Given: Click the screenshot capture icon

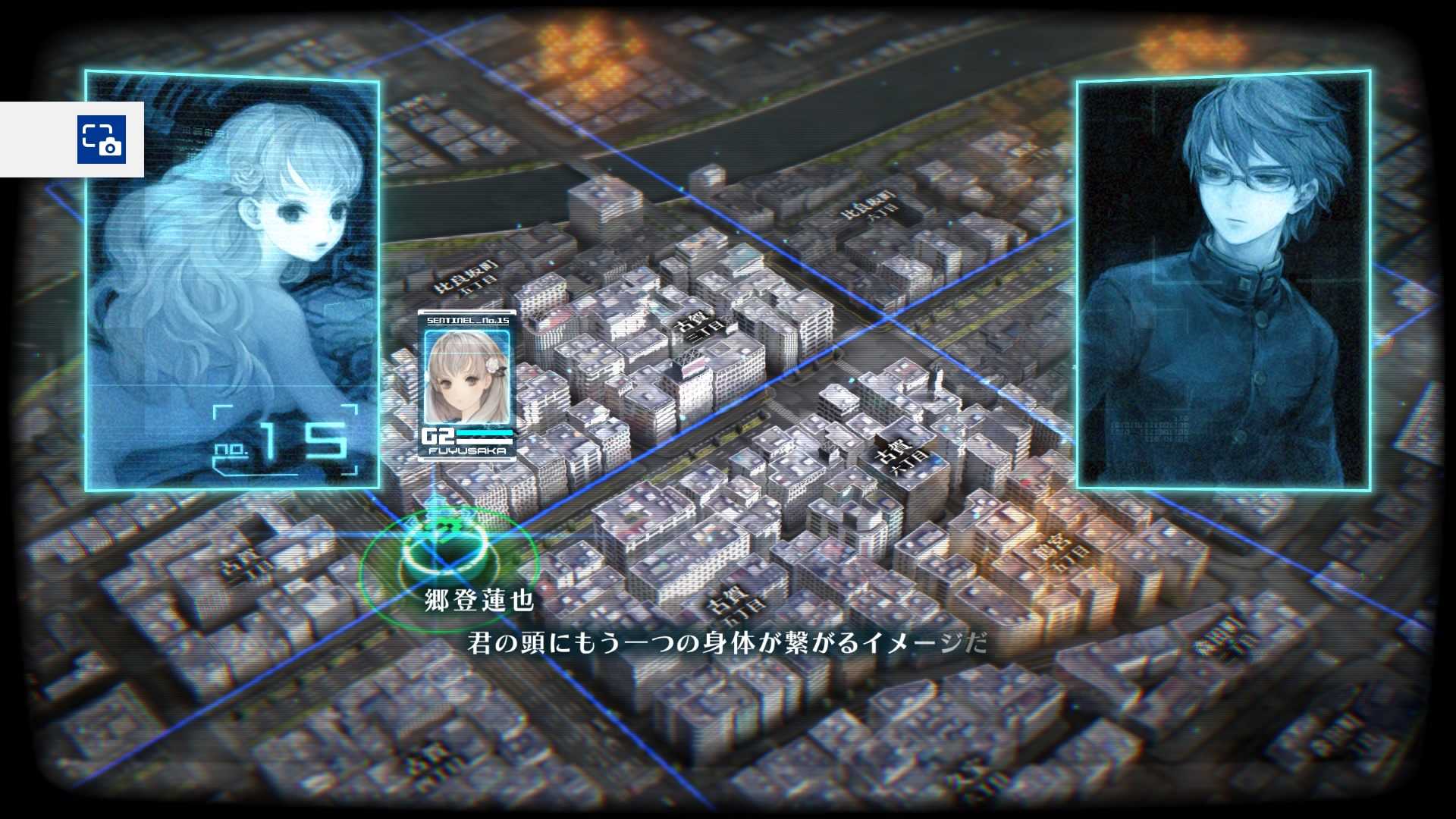Looking at the screenshot, I should pyautogui.click(x=101, y=139).
